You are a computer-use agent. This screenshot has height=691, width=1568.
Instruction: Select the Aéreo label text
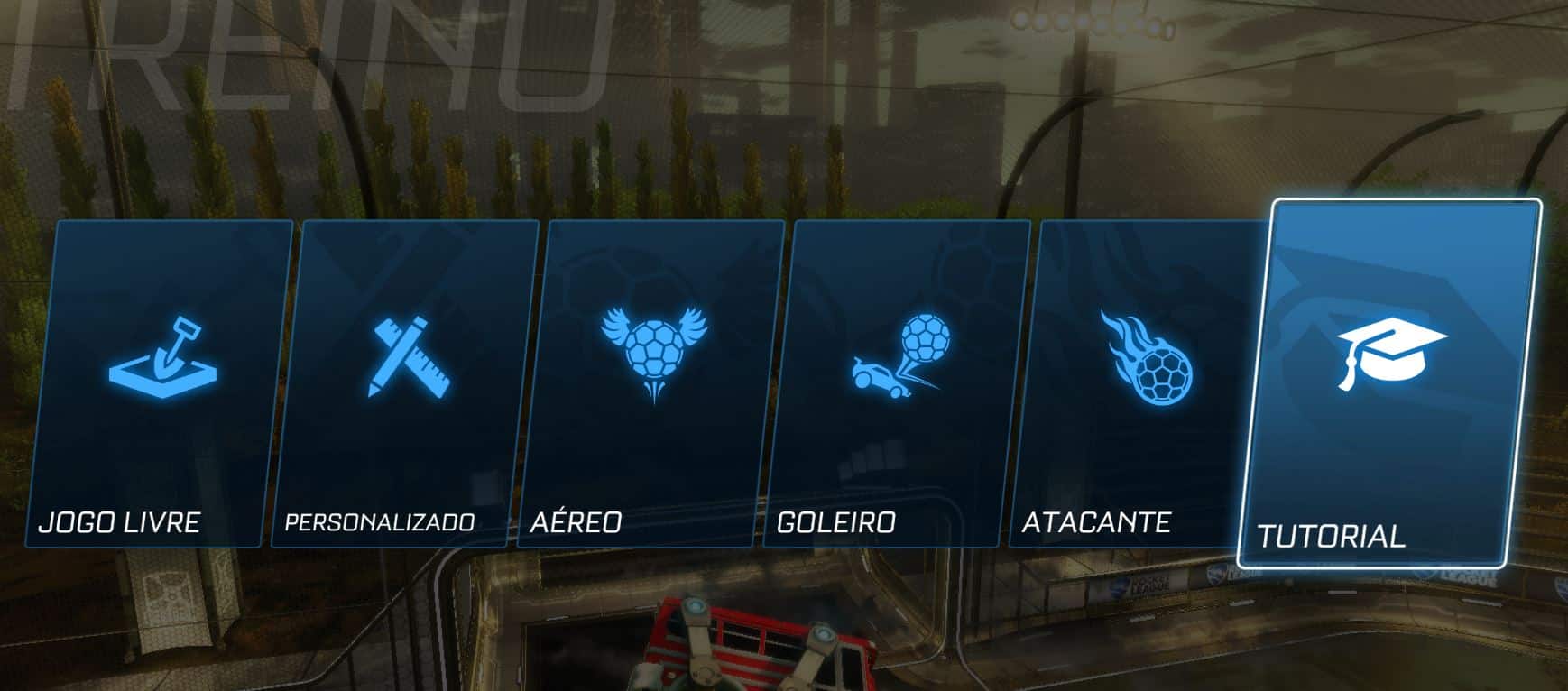[575, 521]
